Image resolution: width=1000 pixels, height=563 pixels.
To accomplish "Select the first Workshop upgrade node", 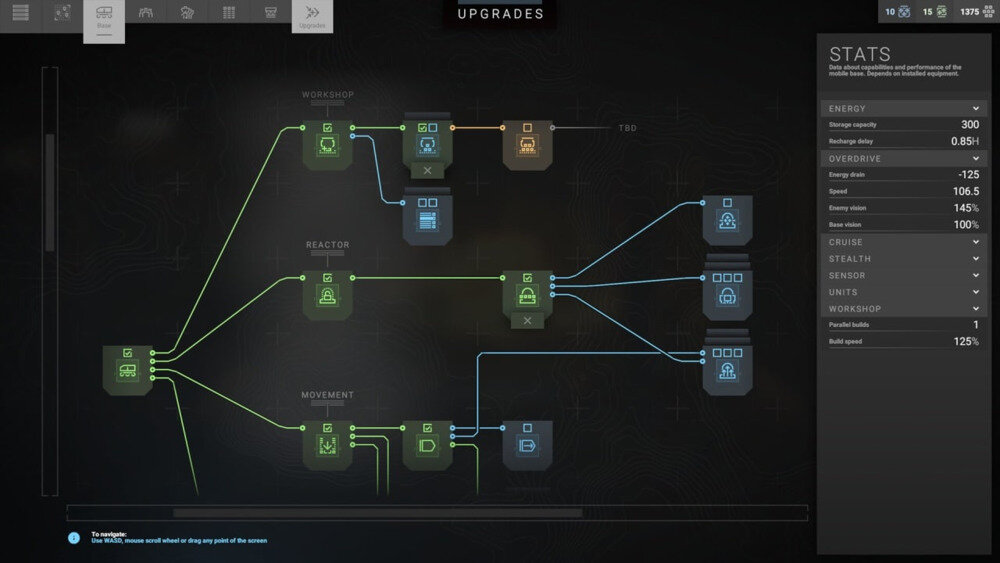I will [x=328, y=146].
